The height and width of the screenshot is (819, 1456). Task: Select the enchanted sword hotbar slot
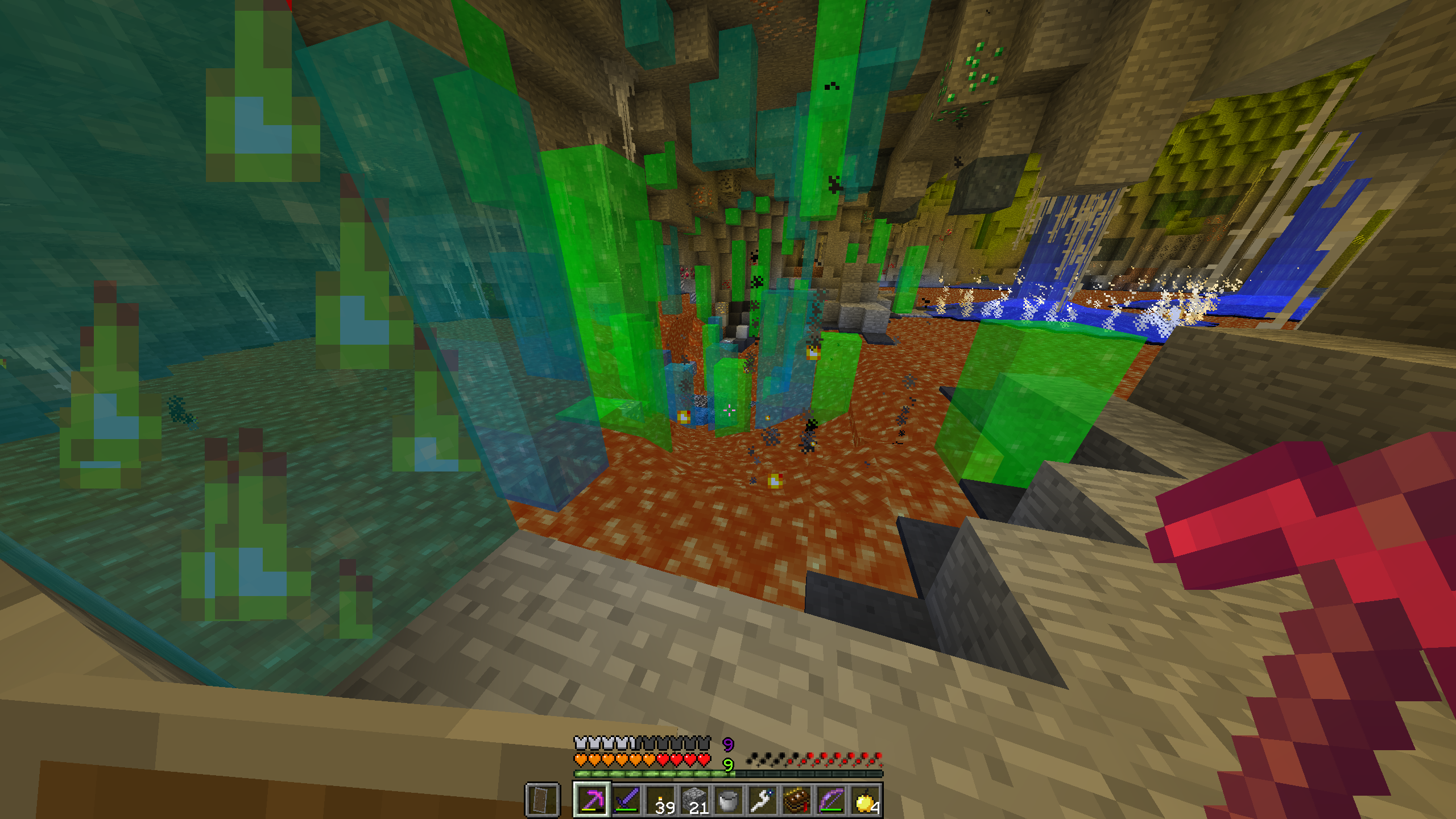(626, 800)
